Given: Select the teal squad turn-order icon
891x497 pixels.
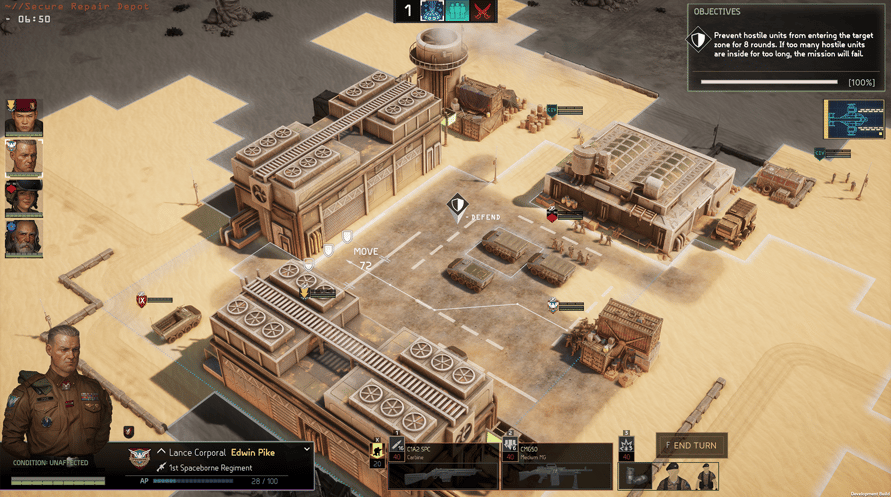Looking at the screenshot, I should tap(457, 11).
